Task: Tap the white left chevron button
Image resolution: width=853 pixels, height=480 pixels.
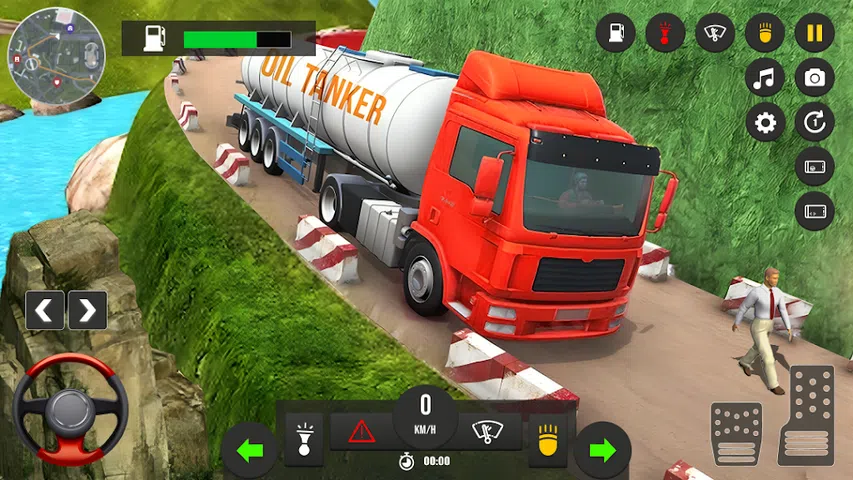Action: coord(45,310)
